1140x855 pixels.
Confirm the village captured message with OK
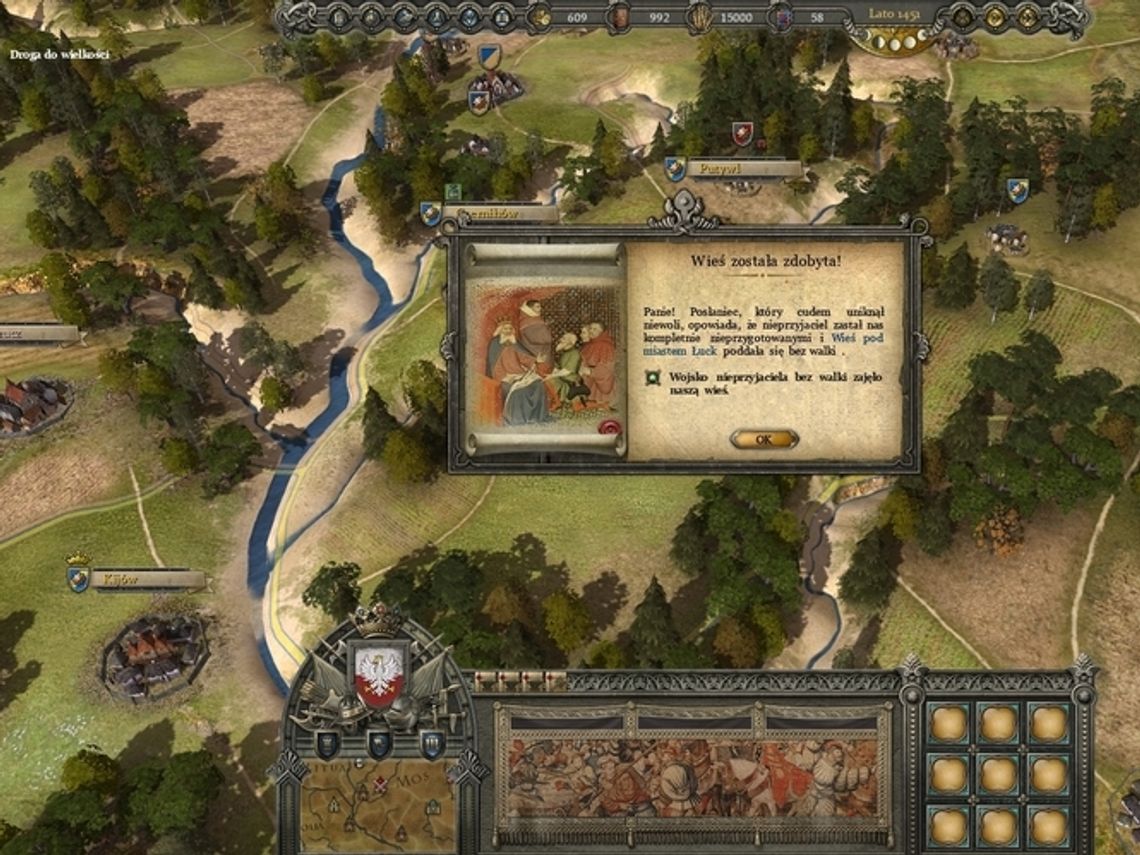point(764,439)
